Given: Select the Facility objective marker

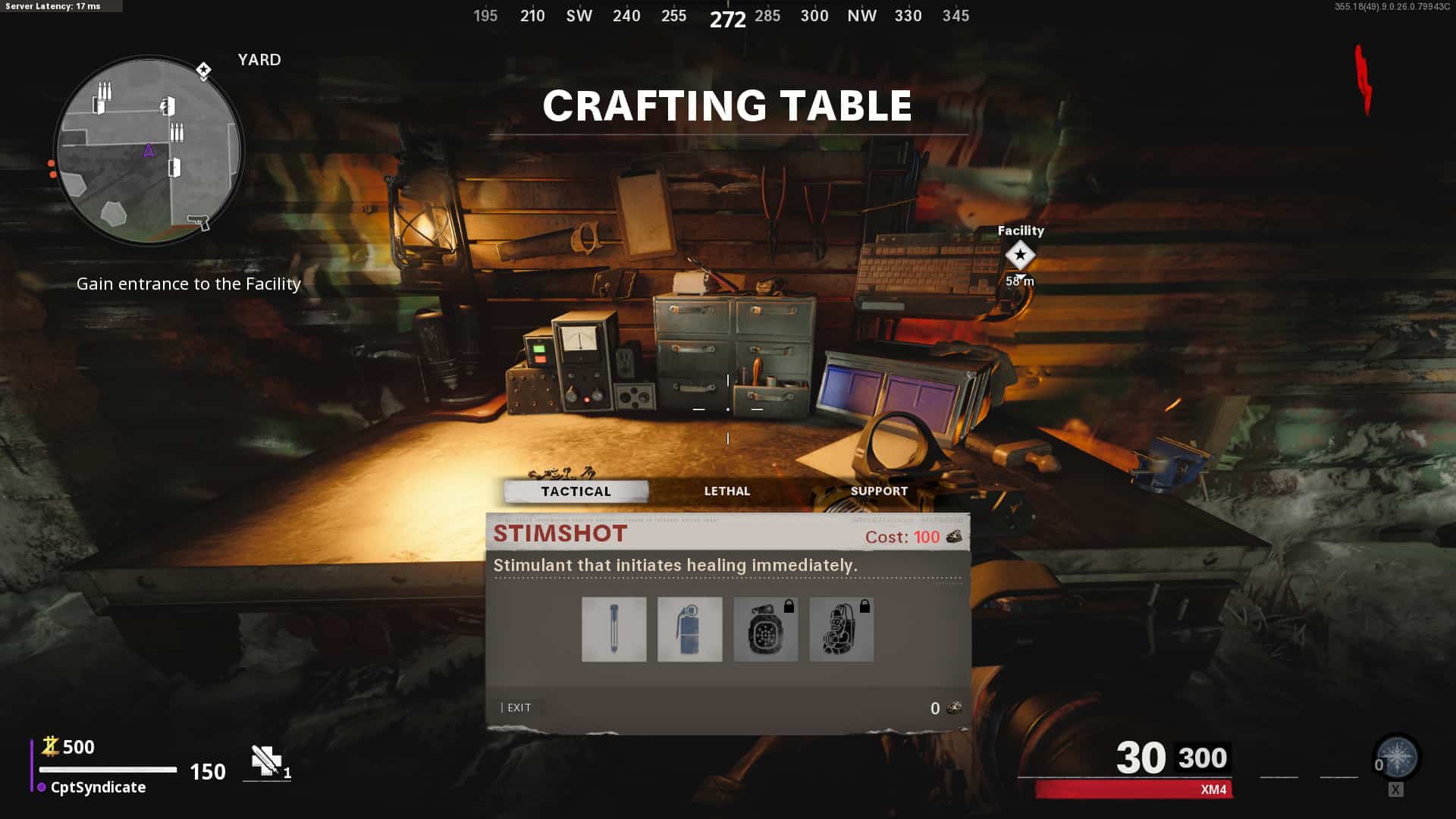Looking at the screenshot, I should click(1020, 256).
